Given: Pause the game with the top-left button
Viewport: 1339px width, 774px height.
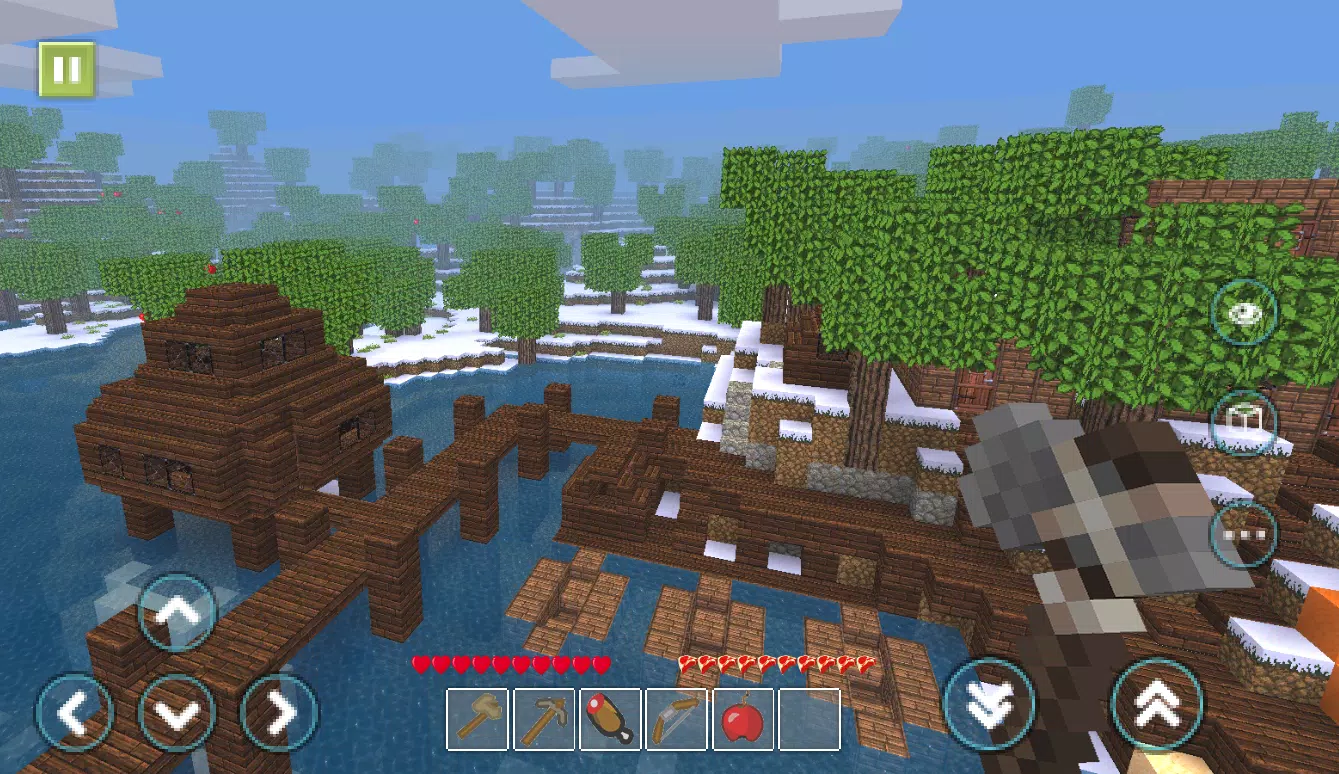Looking at the screenshot, I should tap(66, 69).
